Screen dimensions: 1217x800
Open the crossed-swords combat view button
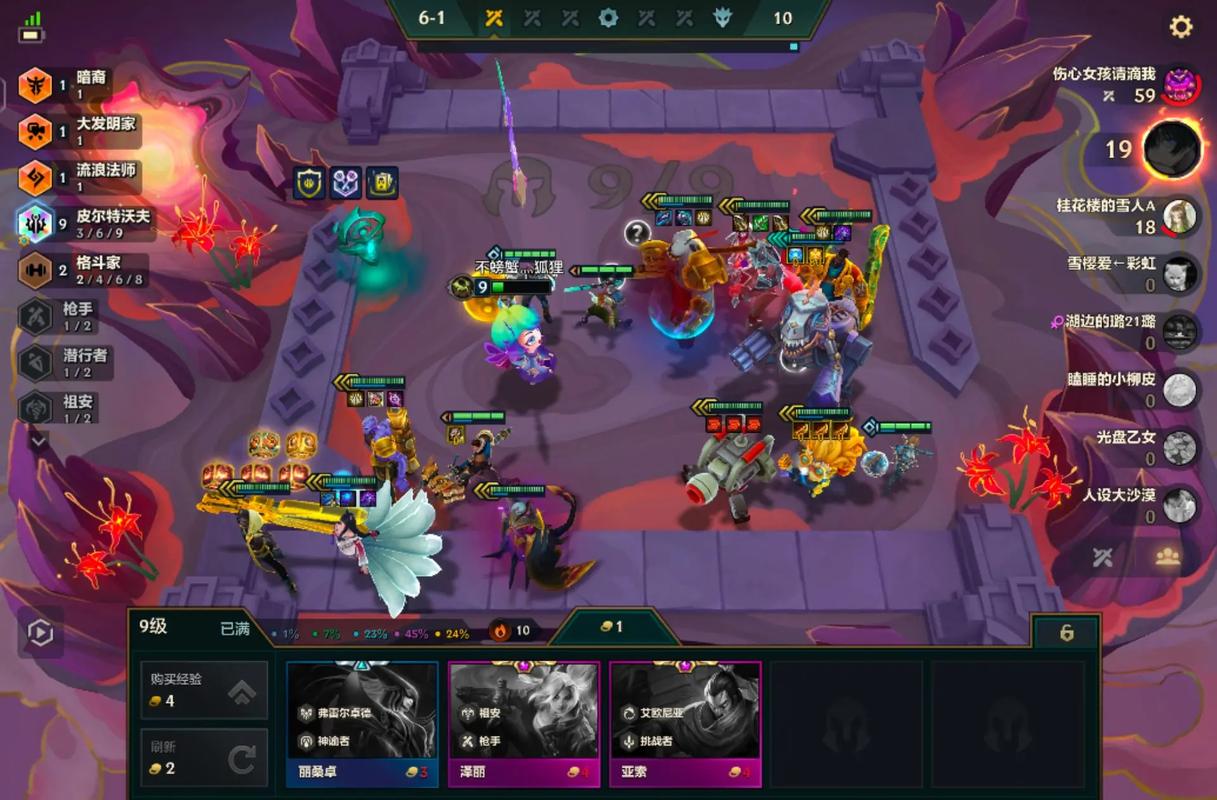[1102, 558]
